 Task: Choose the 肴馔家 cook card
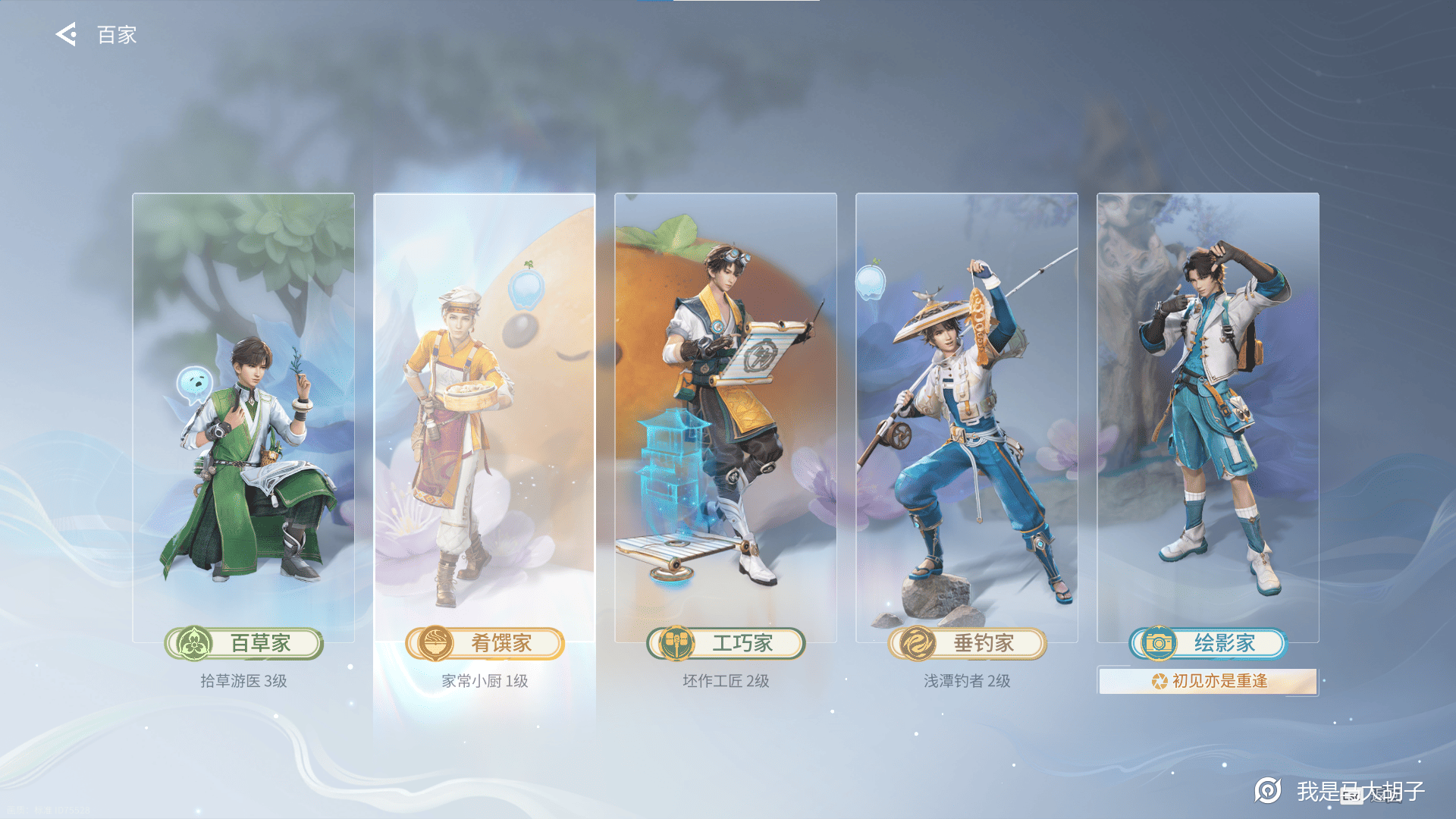pos(485,417)
